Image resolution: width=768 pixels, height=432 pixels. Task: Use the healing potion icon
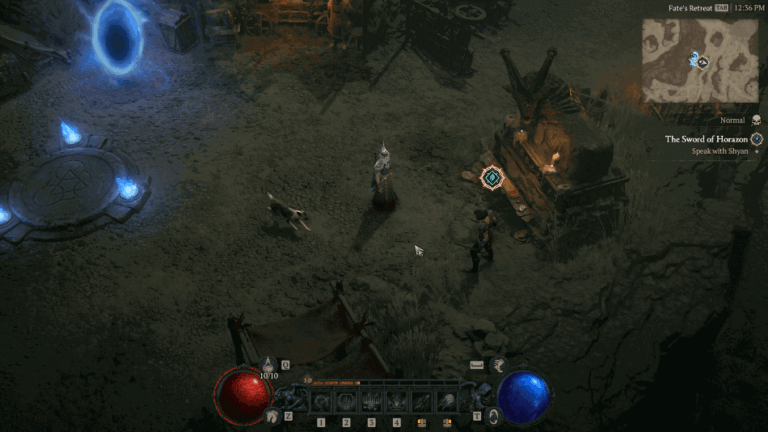point(269,366)
